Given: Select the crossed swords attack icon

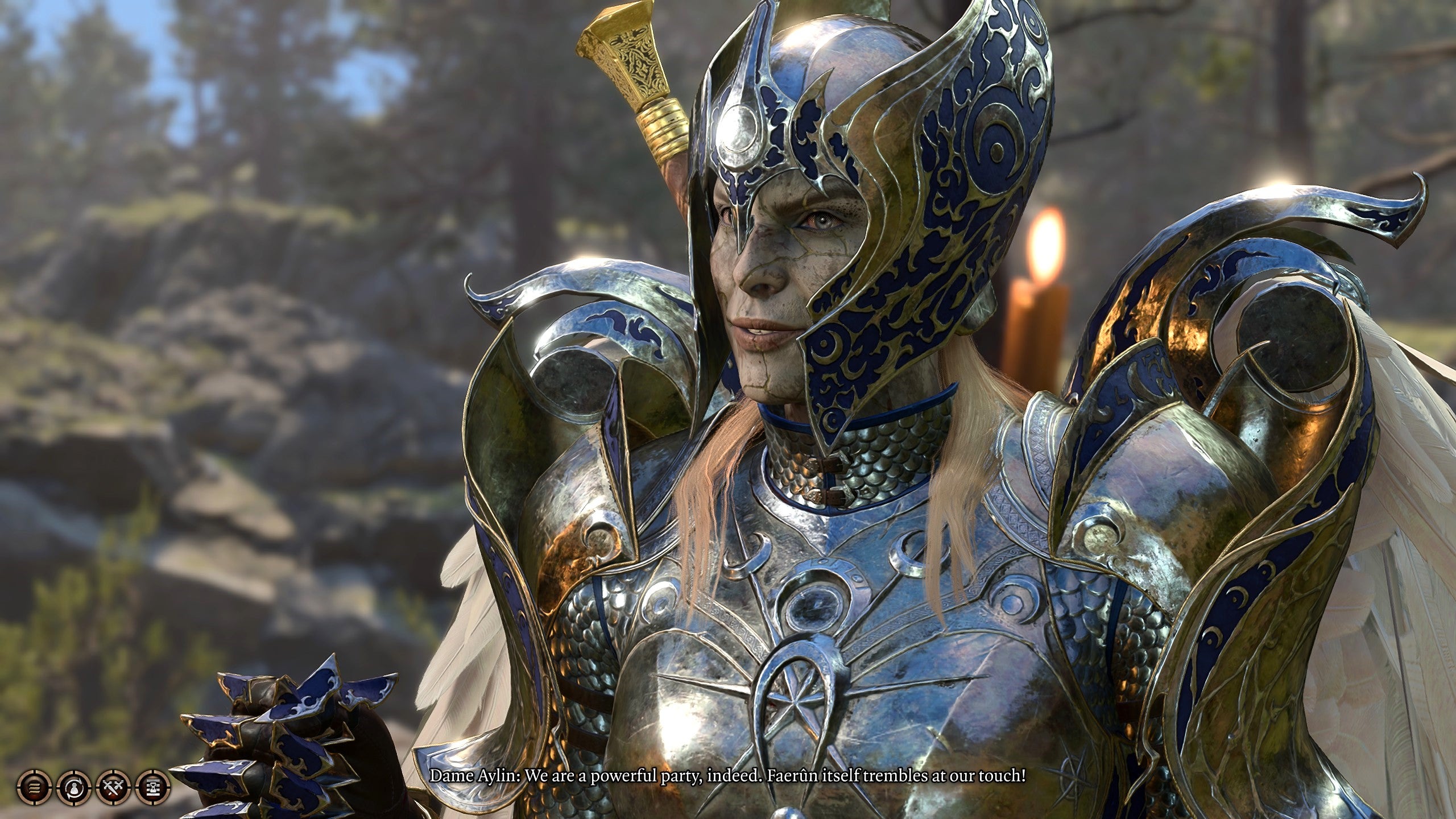Looking at the screenshot, I should [x=114, y=787].
